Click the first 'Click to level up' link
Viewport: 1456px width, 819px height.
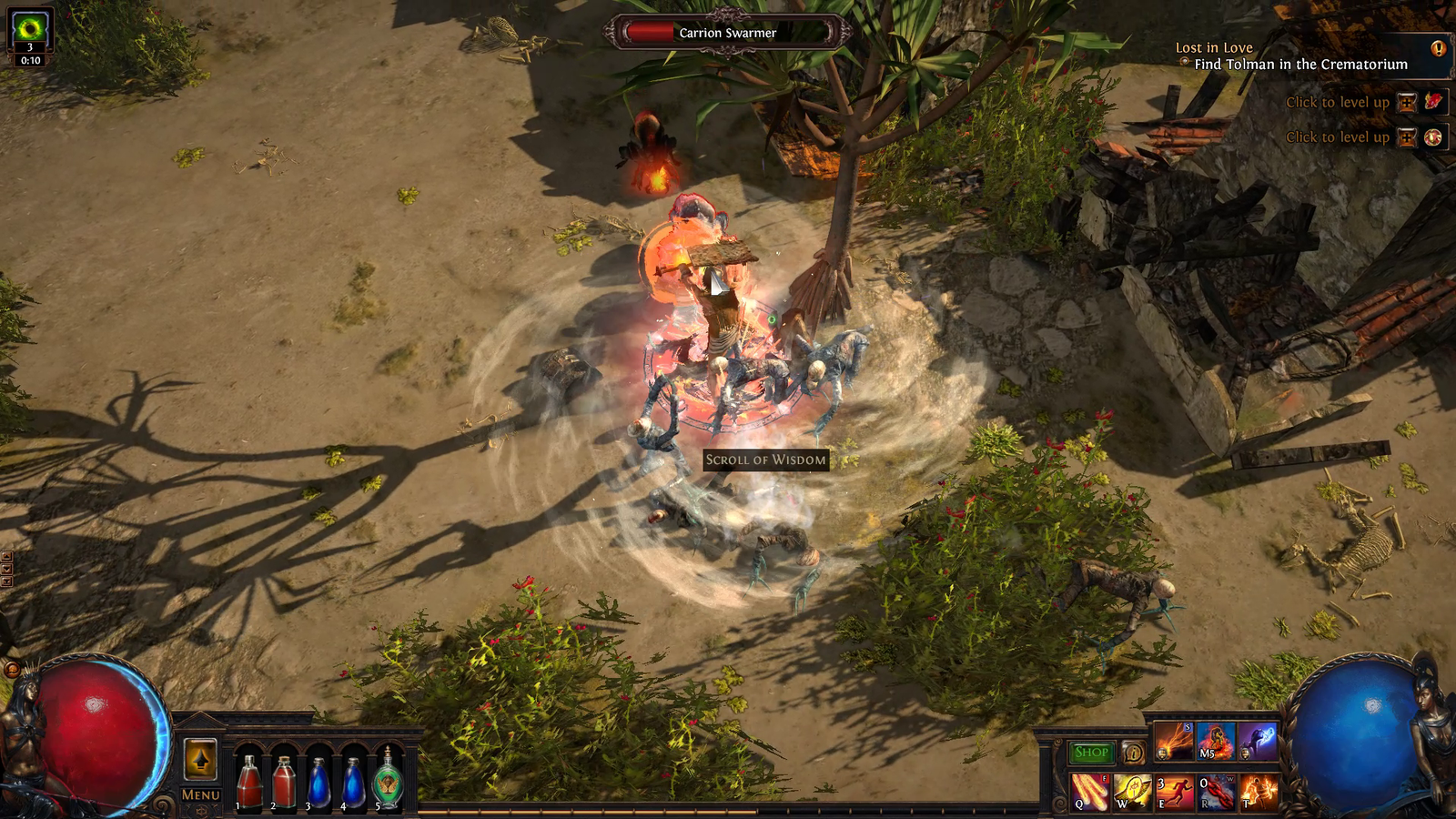[1339, 103]
